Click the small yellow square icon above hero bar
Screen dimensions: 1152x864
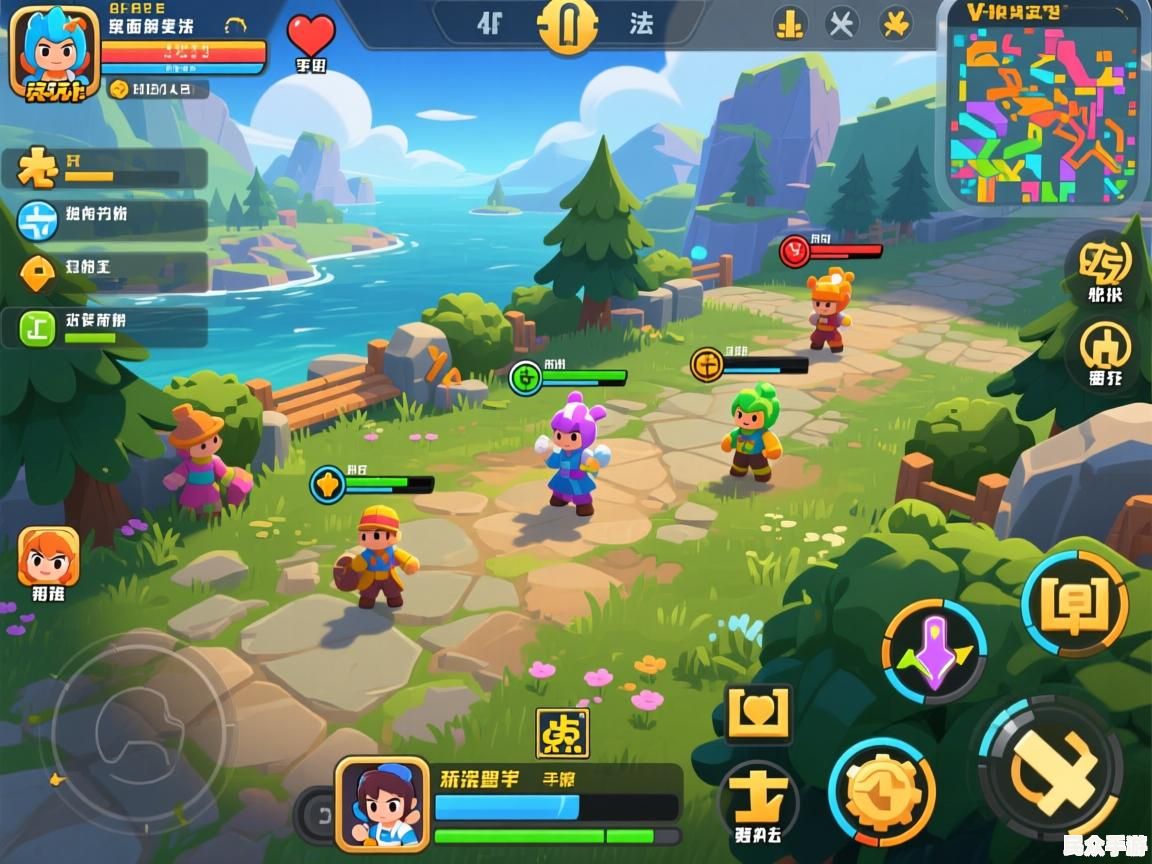click(562, 734)
